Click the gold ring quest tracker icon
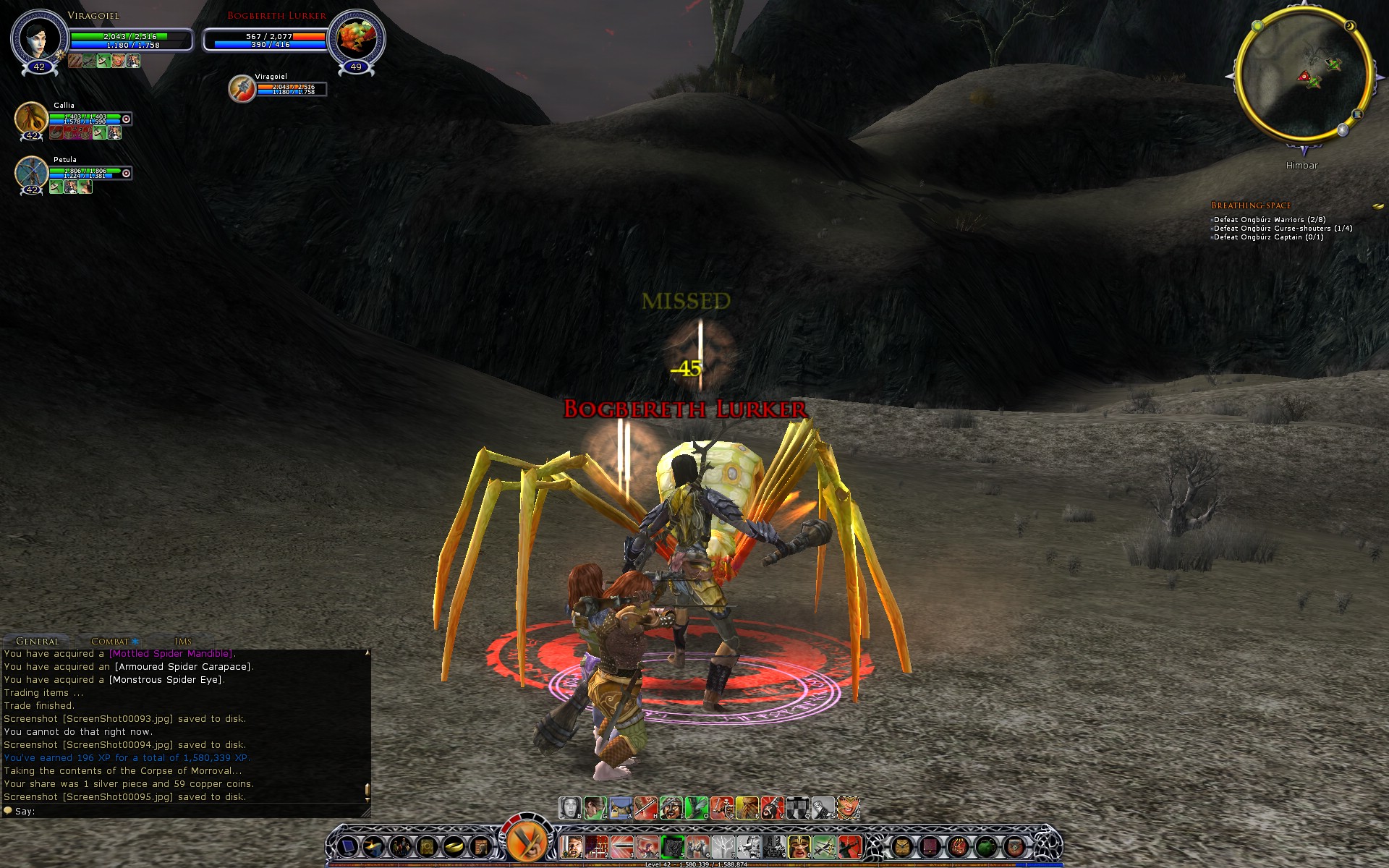 click(1377, 206)
